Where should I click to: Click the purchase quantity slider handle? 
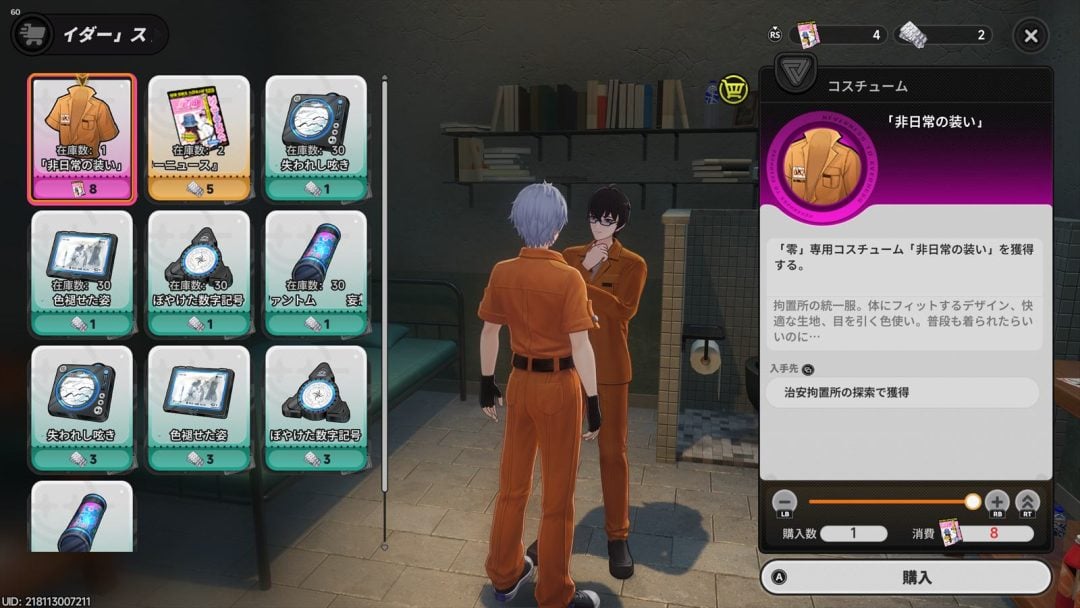[x=972, y=501]
